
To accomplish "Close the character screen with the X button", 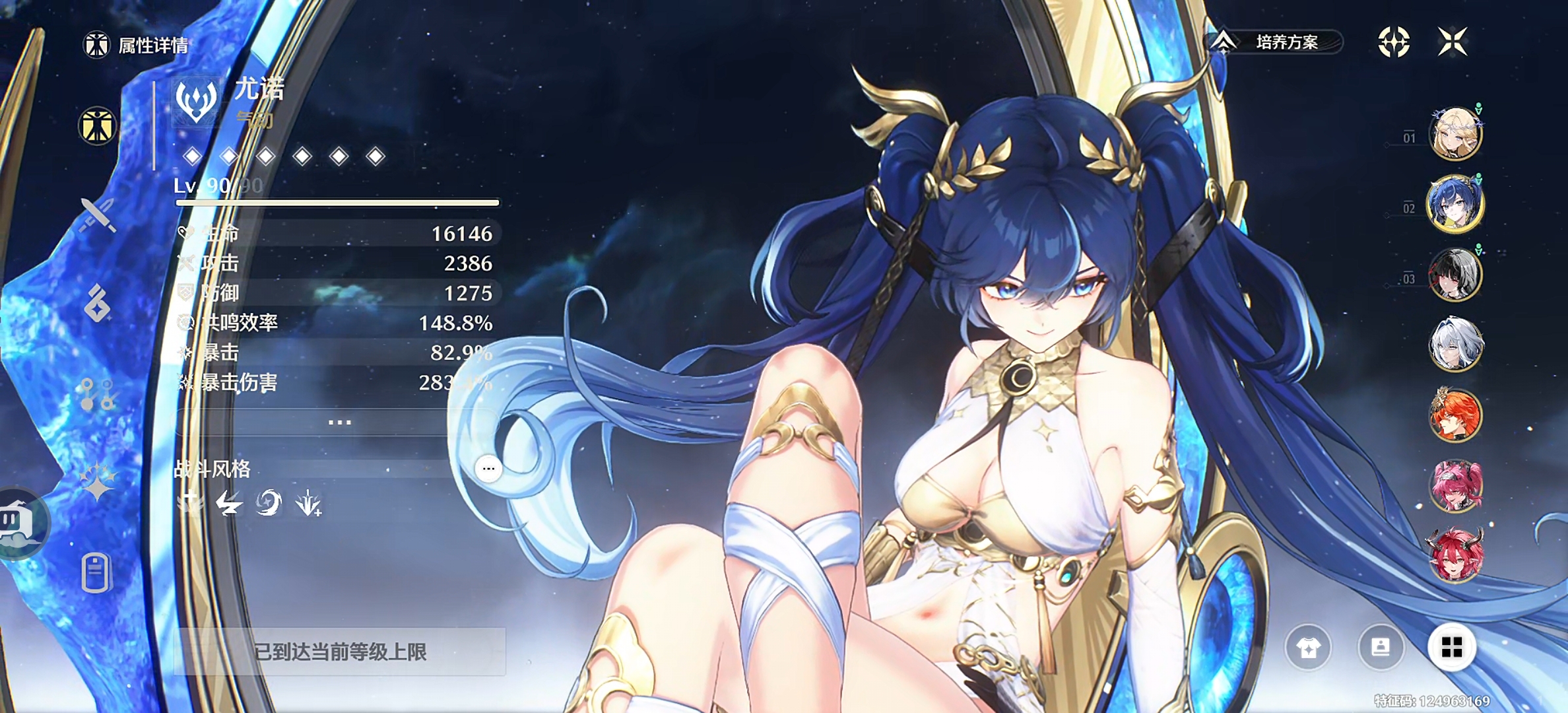I will point(1452,42).
